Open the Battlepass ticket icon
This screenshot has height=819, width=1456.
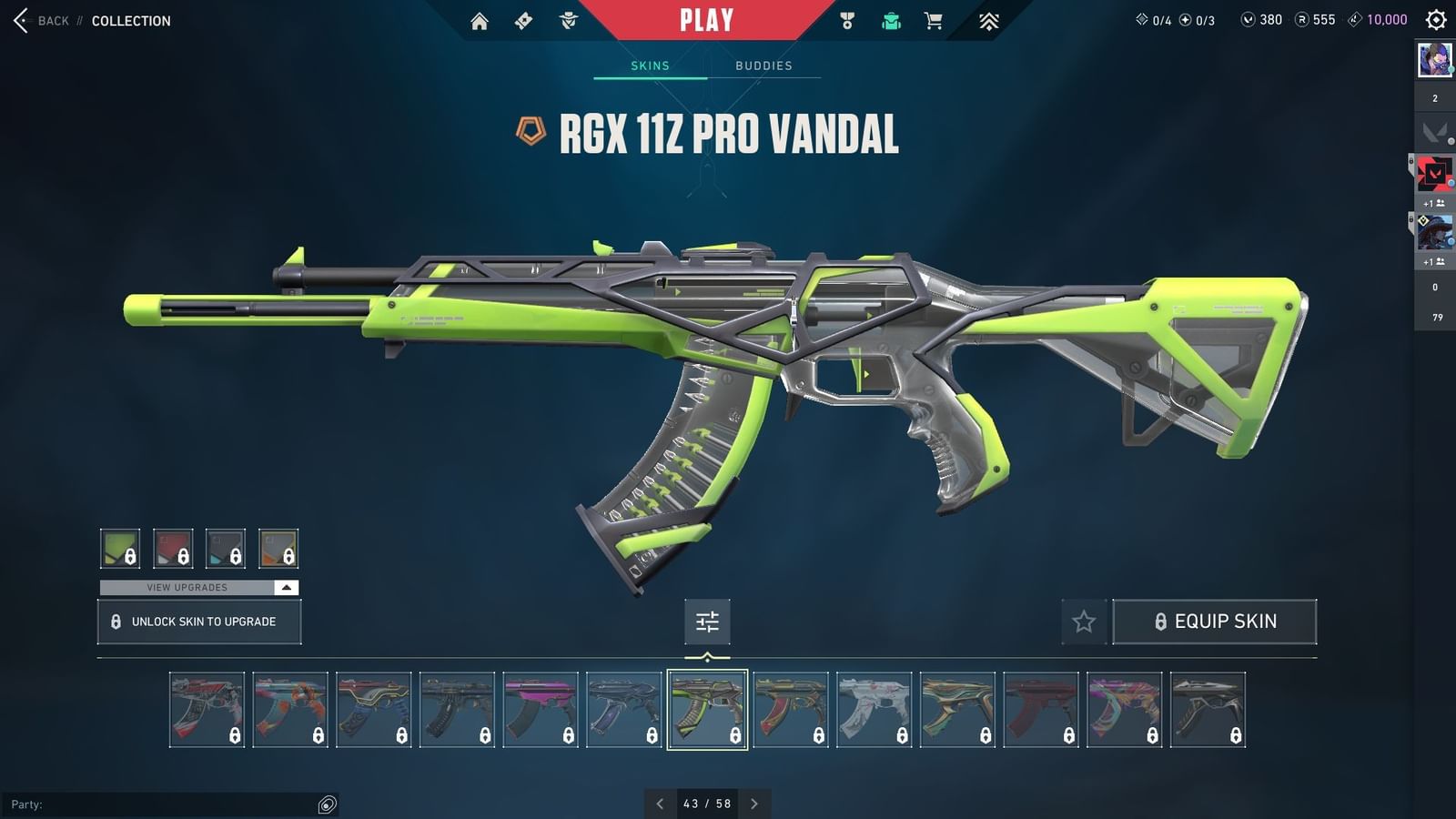point(523,19)
